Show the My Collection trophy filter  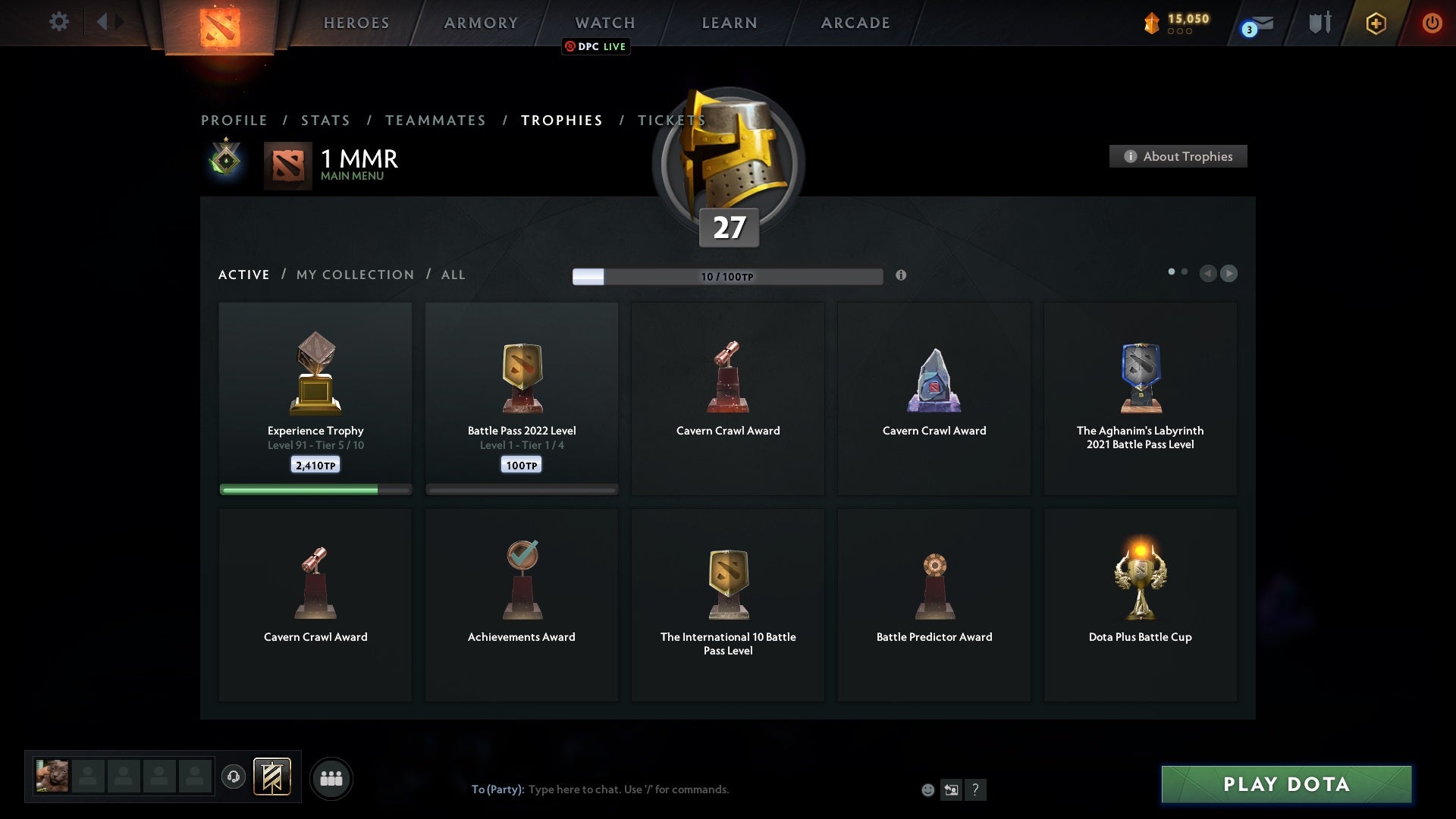(355, 275)
